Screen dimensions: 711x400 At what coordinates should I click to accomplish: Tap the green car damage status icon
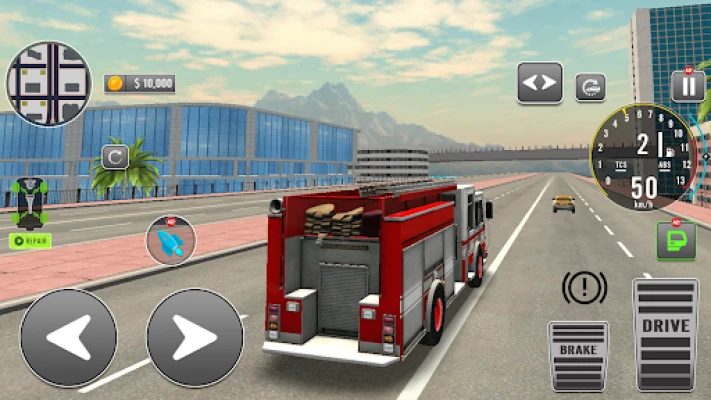point(30,202)
